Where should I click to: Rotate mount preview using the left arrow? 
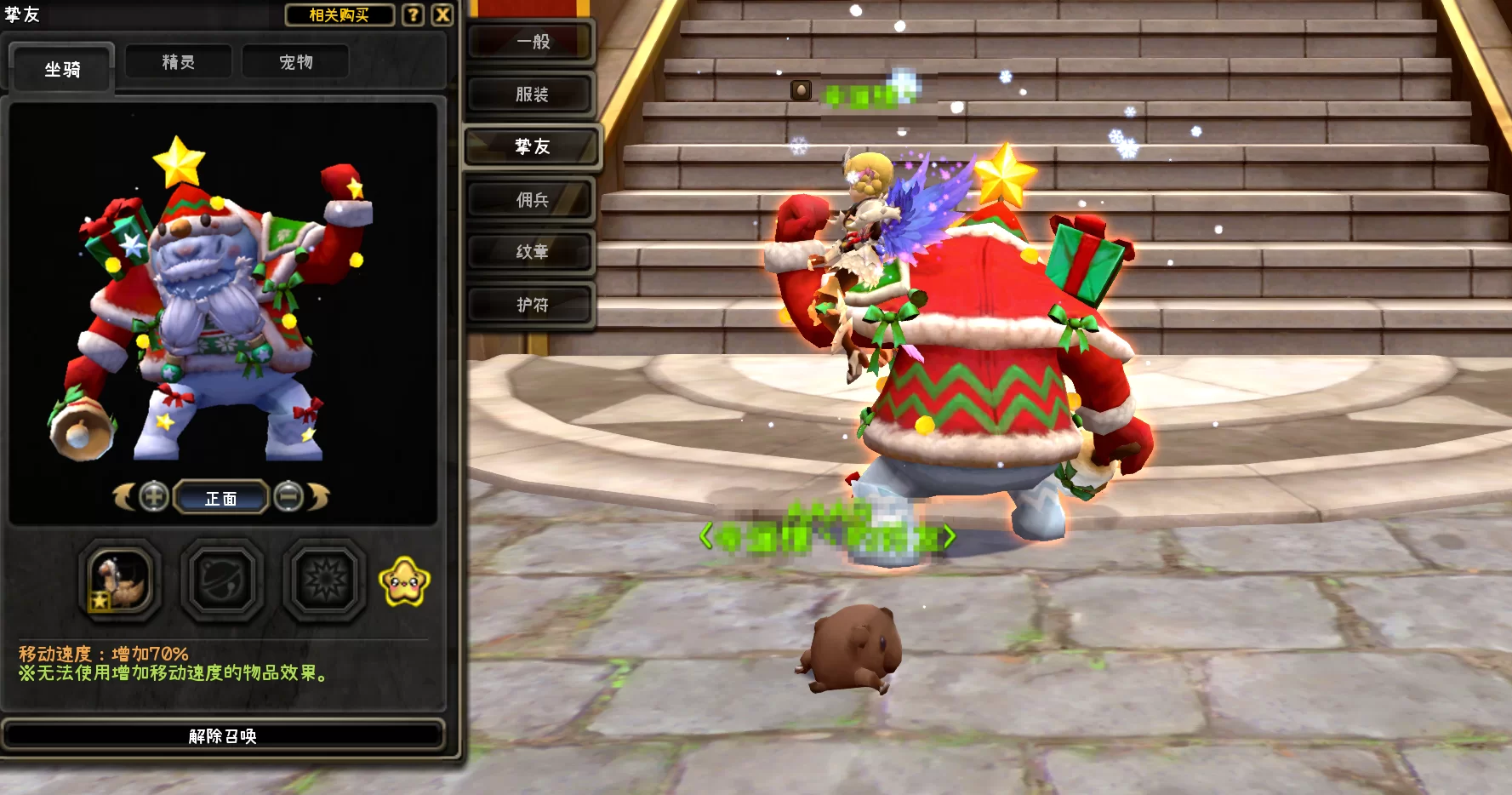(124, 496)
